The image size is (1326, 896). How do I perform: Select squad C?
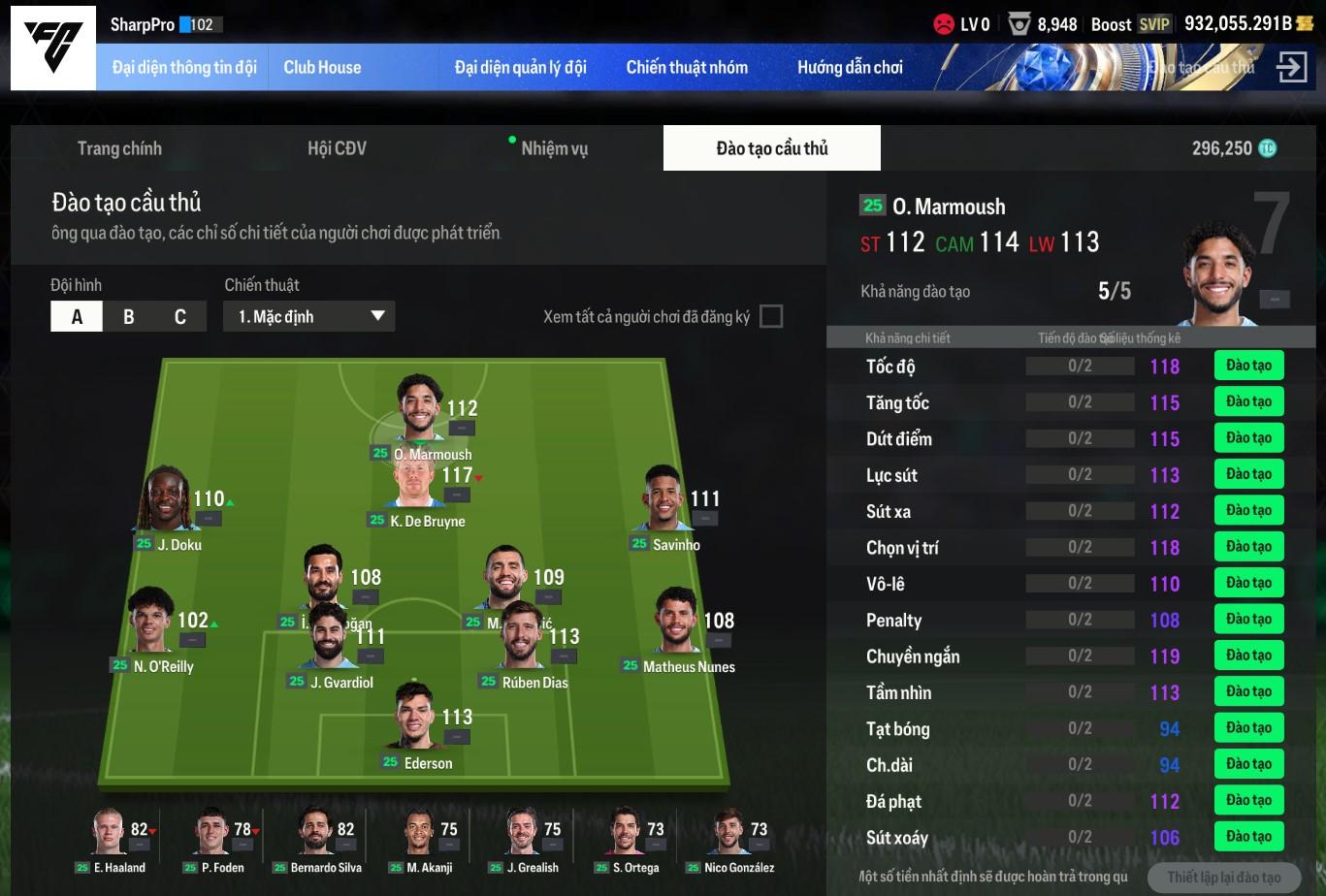point(179,316)
